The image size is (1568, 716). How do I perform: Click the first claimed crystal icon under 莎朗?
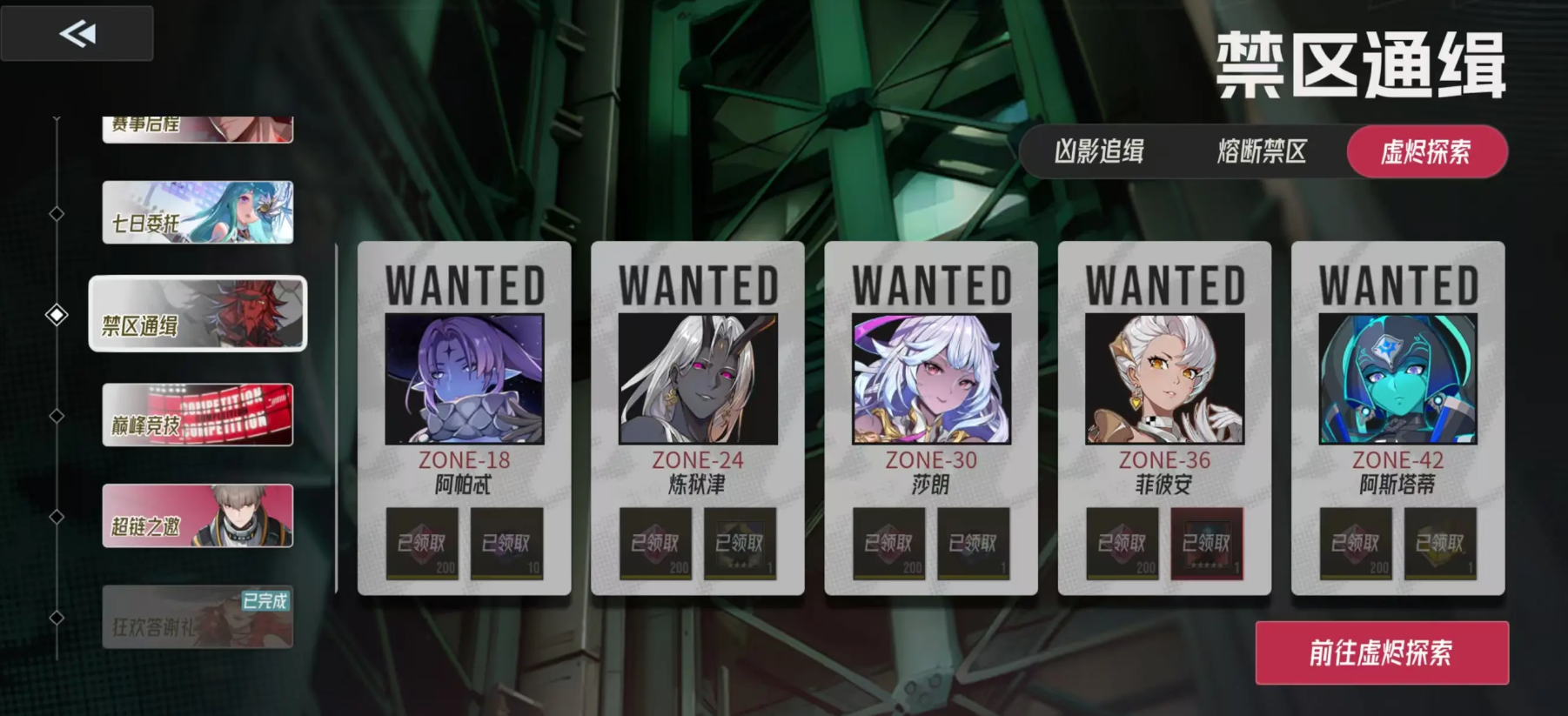pos(889,545)
